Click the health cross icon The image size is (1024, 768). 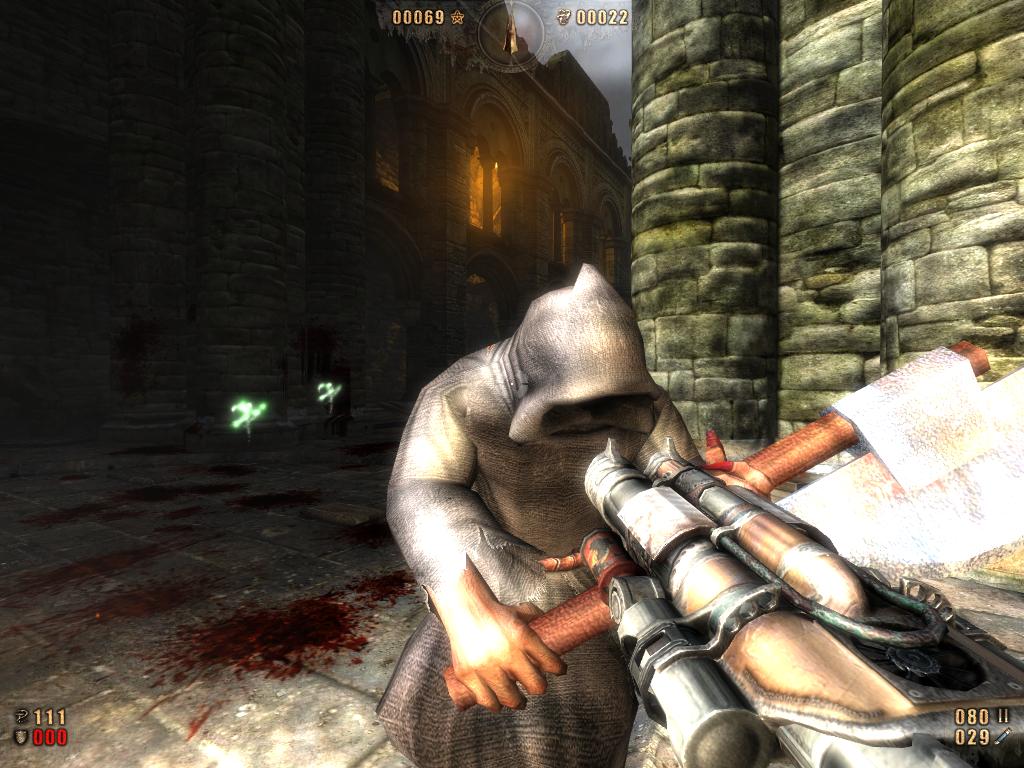pos(20,716)
